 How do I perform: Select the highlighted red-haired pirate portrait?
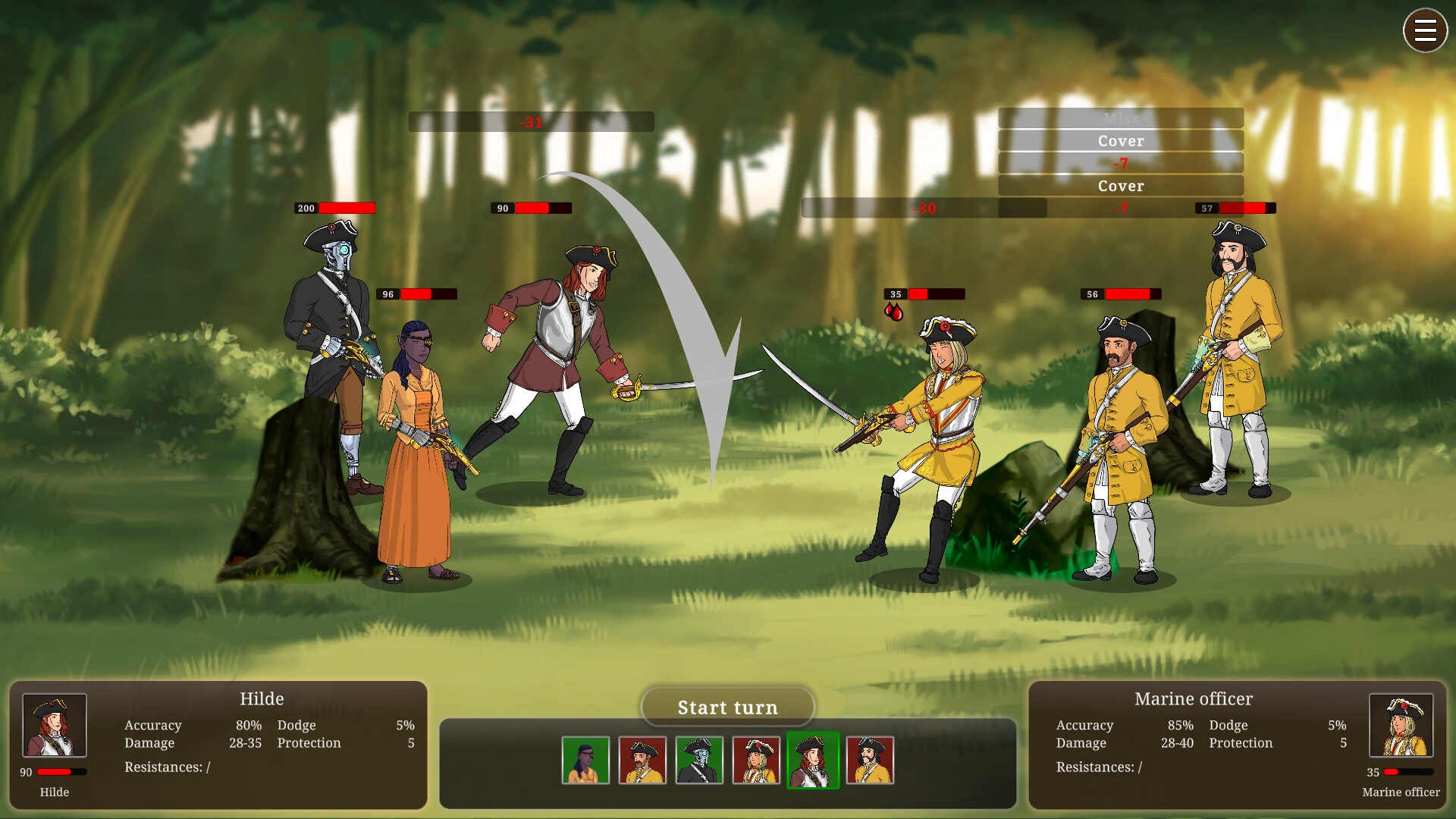pyautogui.click(x=814, y=761)
